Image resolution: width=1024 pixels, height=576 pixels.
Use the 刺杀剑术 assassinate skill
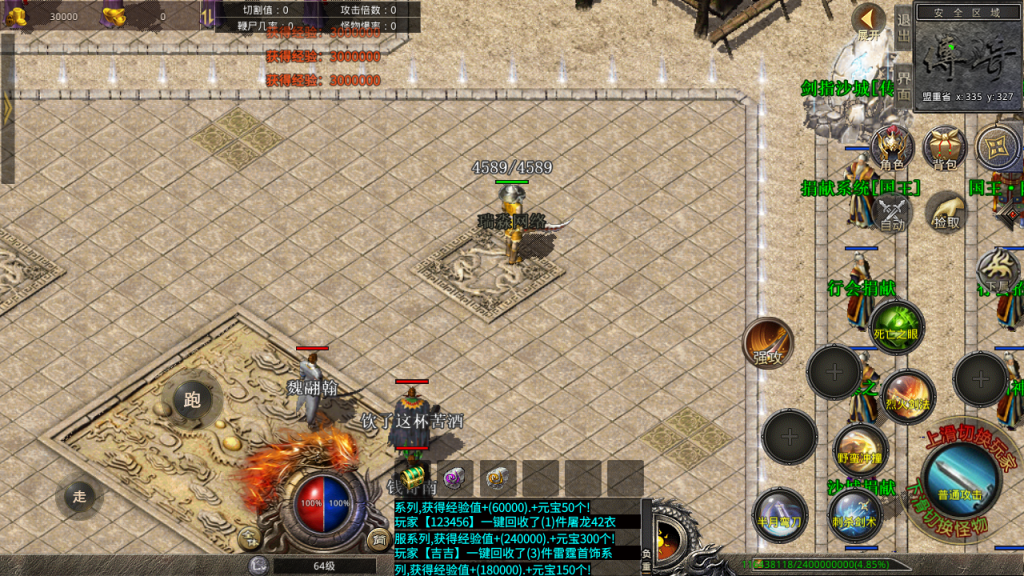[x=855, y=512]
